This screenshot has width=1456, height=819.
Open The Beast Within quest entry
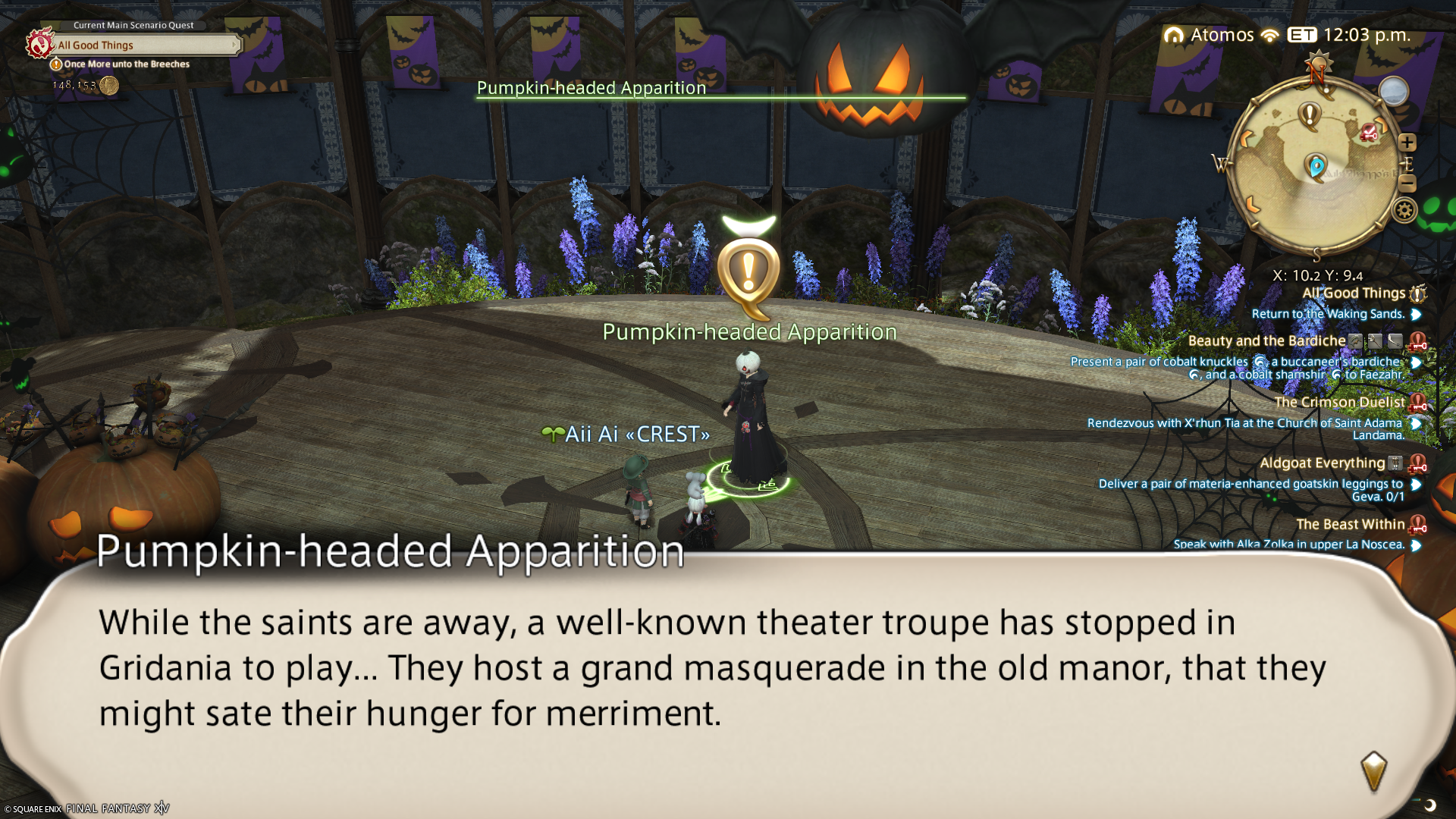point(1350,525)
